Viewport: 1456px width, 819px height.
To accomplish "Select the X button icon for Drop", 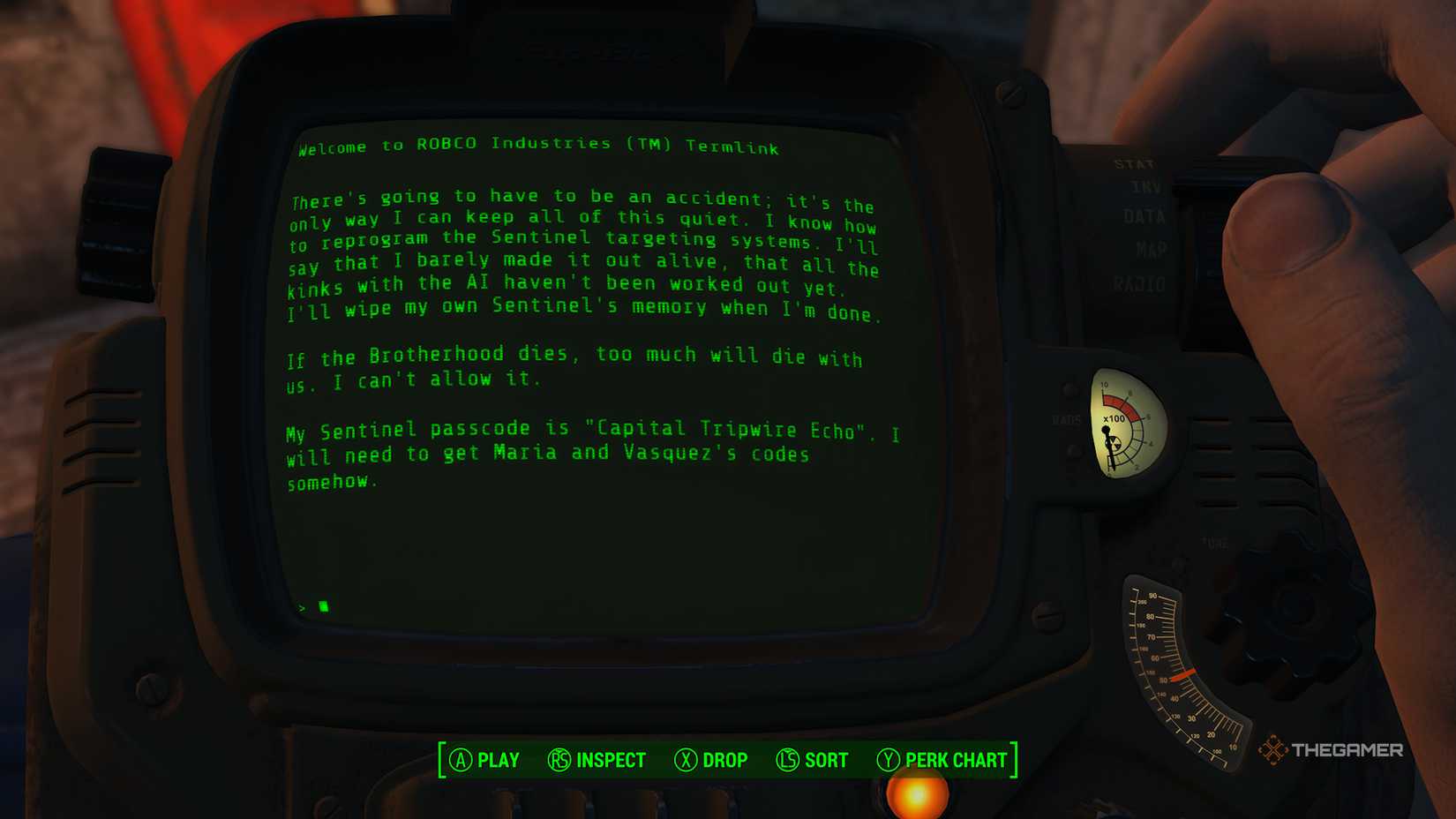I will pyautogui.click(x=686, y=760).
